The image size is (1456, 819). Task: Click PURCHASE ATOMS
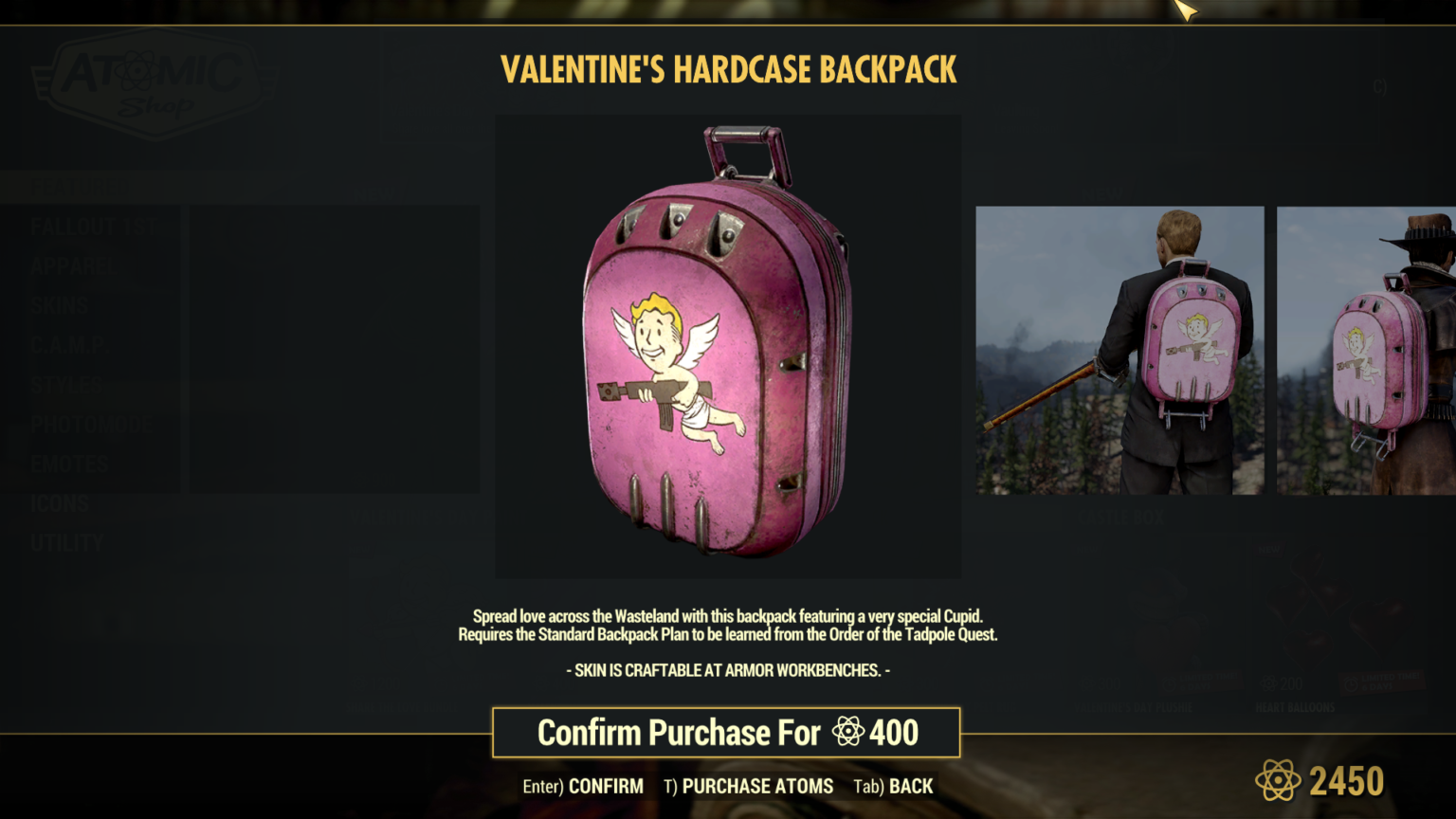click(756, 786)
